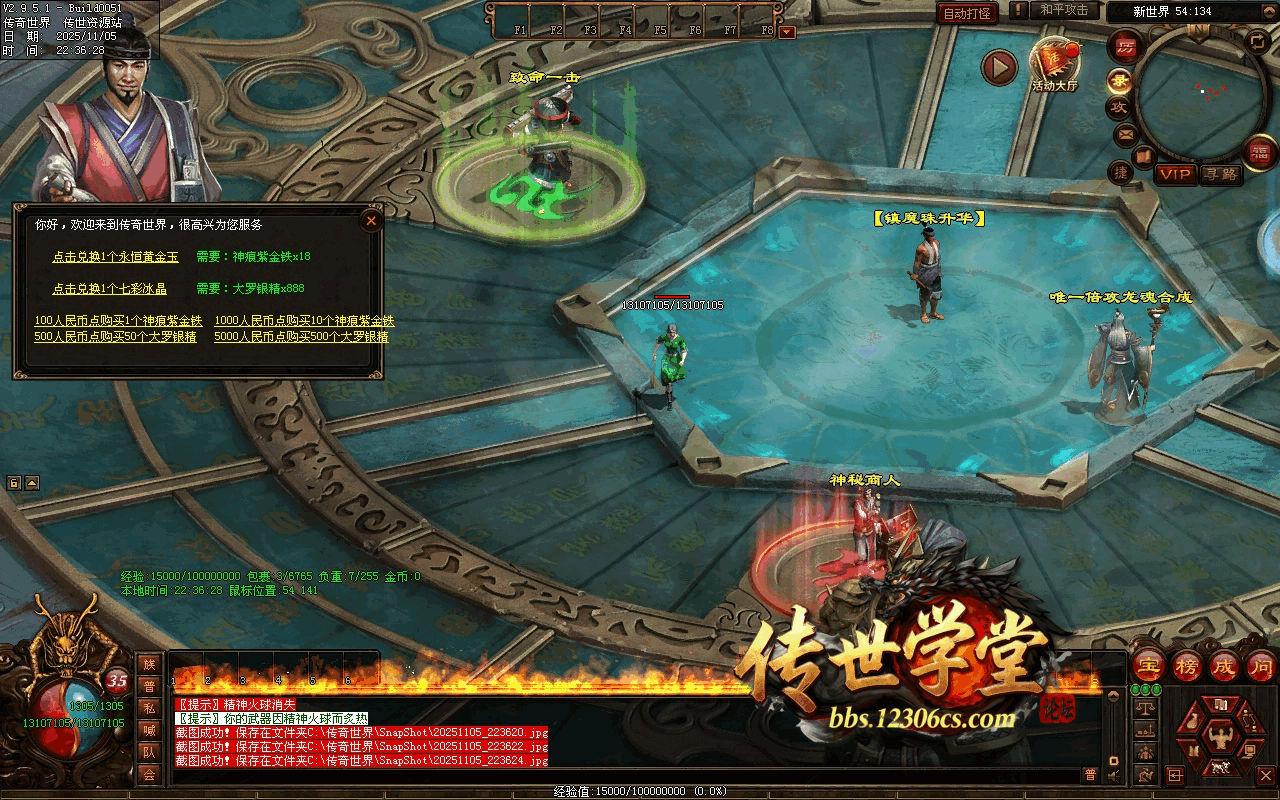The height and width of the screenshot is (800, 1280).
Task: Exchange for one 七彩冰晶
Action: (109, 289)
